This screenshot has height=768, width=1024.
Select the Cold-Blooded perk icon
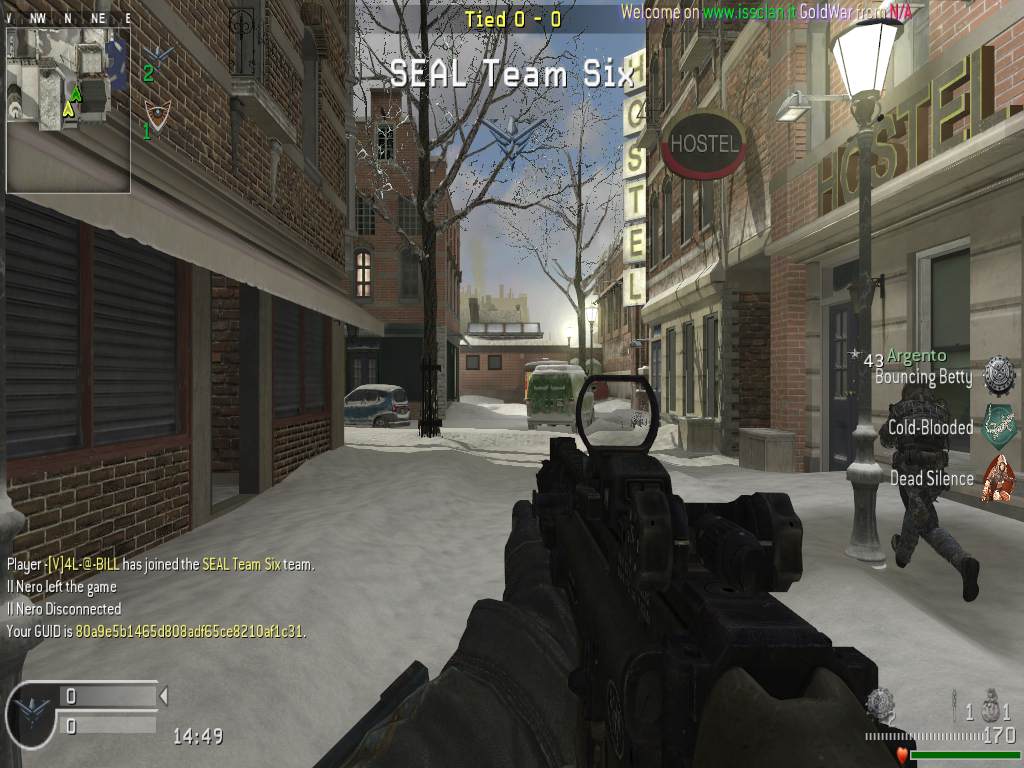point(998,426)
